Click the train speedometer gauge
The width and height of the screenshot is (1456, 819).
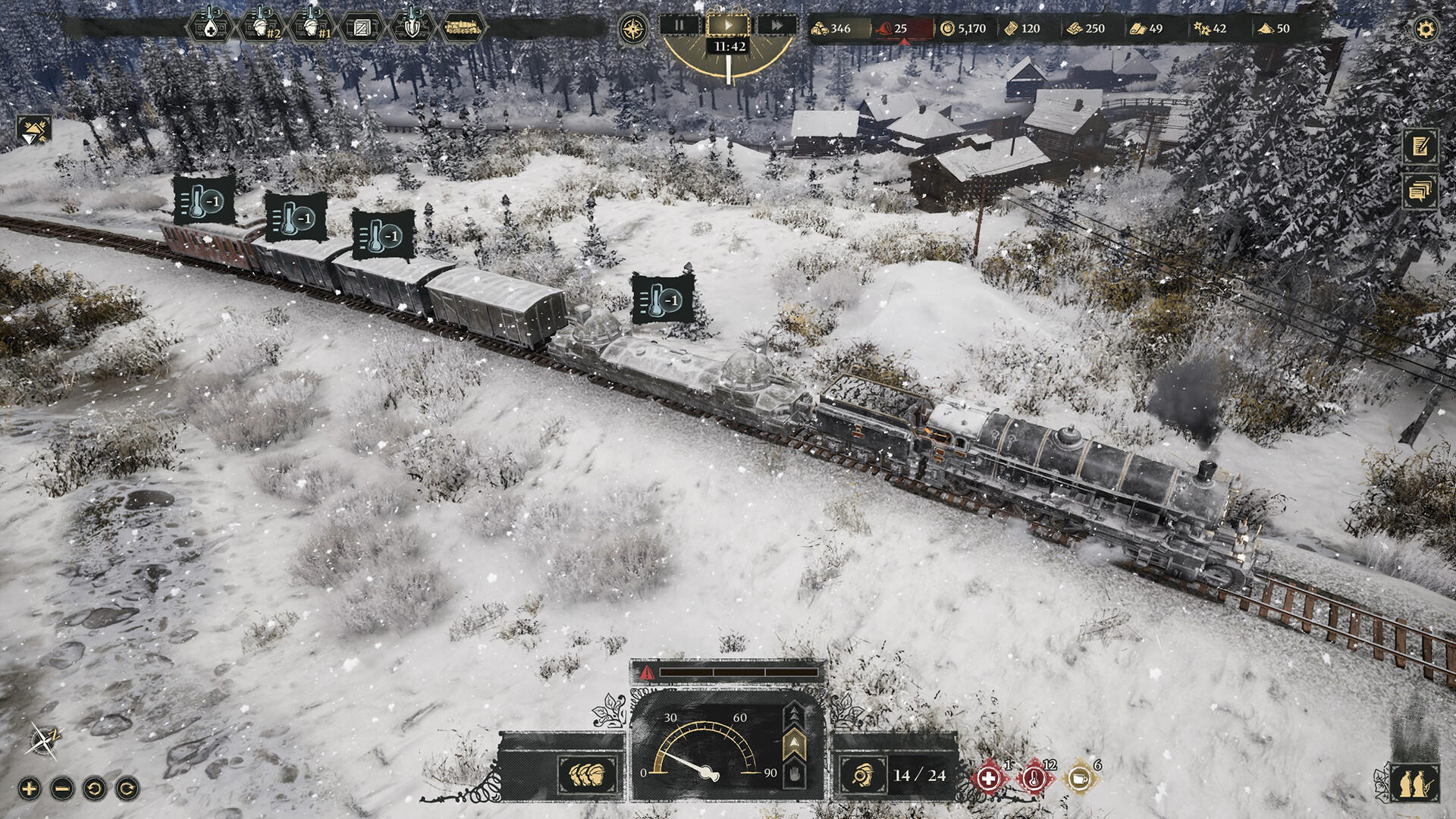pos(705,758)
